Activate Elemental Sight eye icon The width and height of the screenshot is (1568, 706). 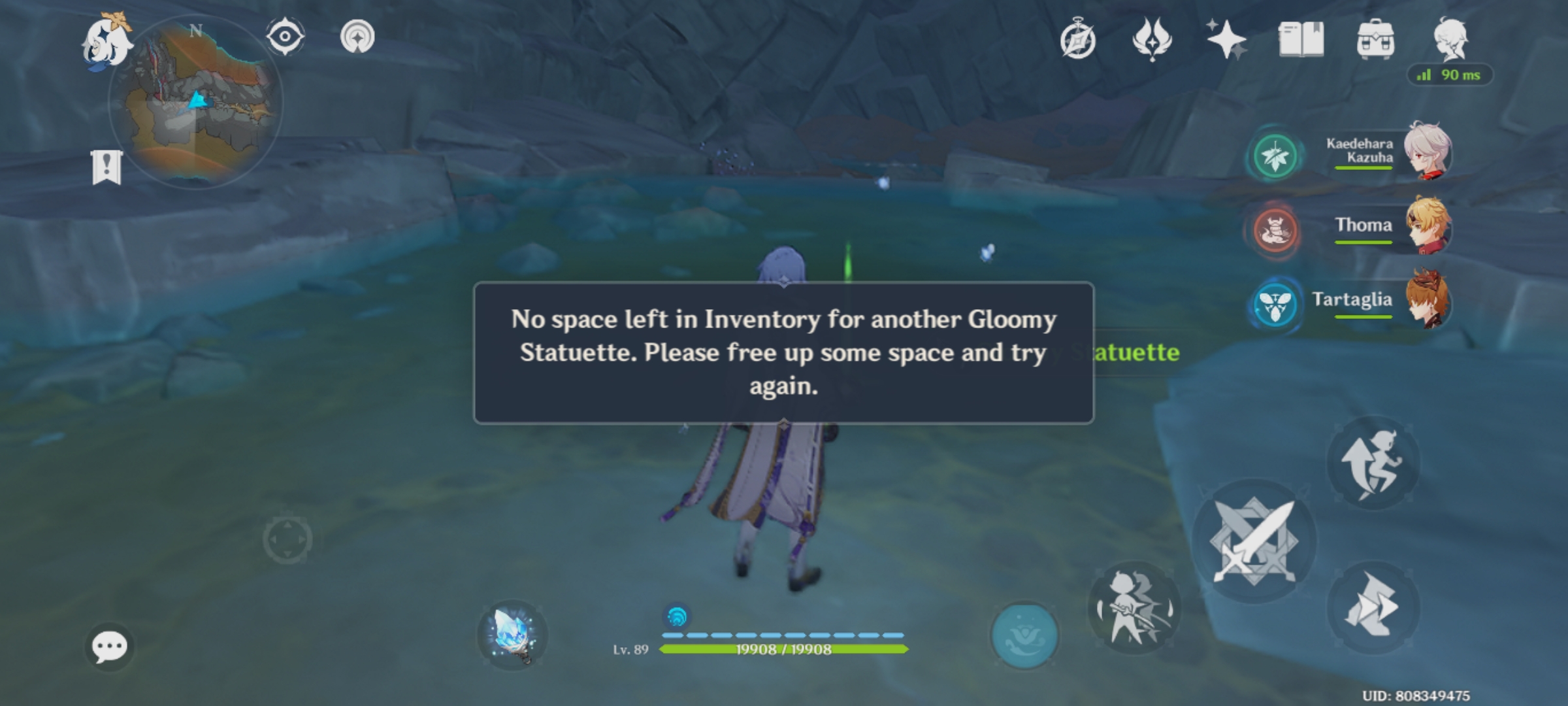(x=284, y=36)
